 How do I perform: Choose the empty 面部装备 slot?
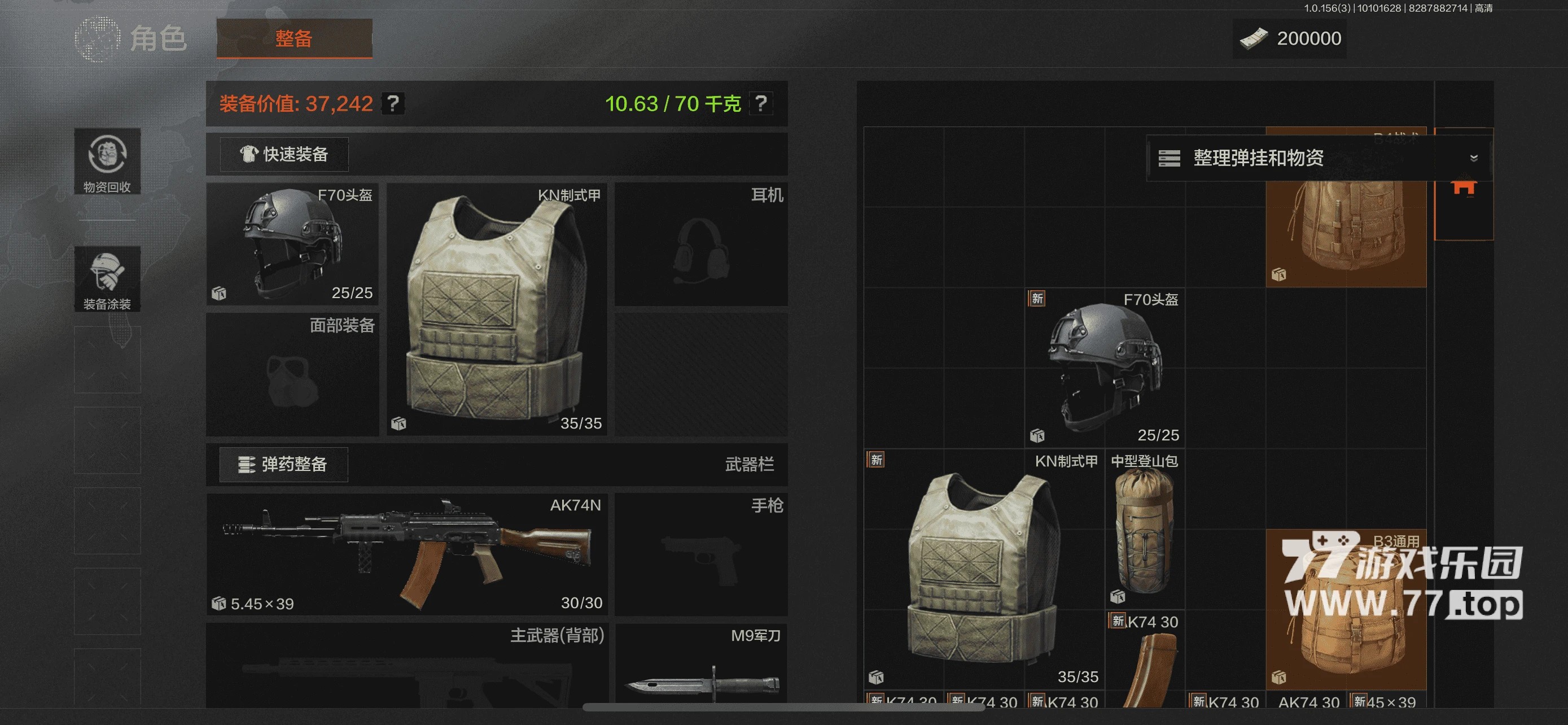point(292,374)
